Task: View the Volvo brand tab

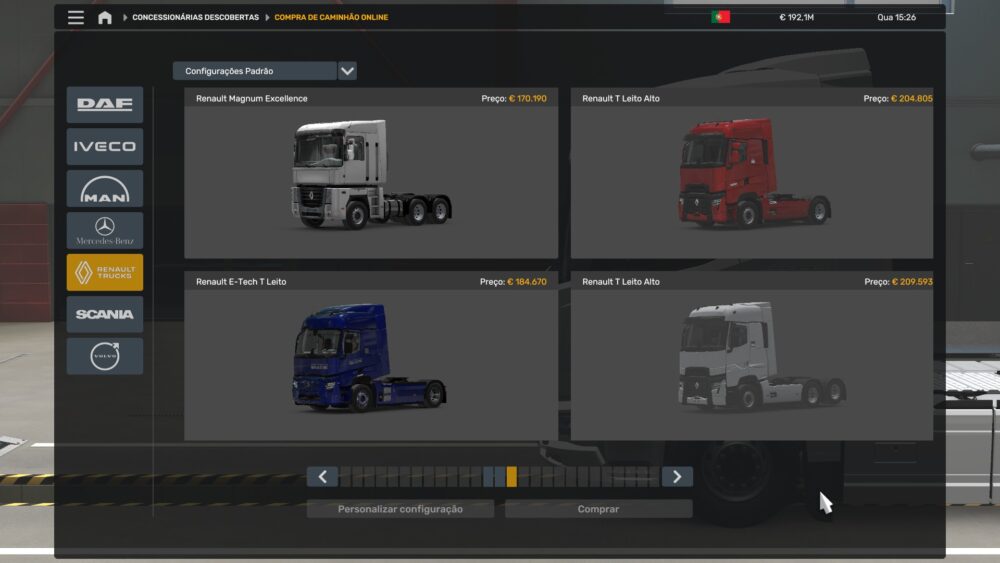Action: pyautogui.click(x=105, y=356)
